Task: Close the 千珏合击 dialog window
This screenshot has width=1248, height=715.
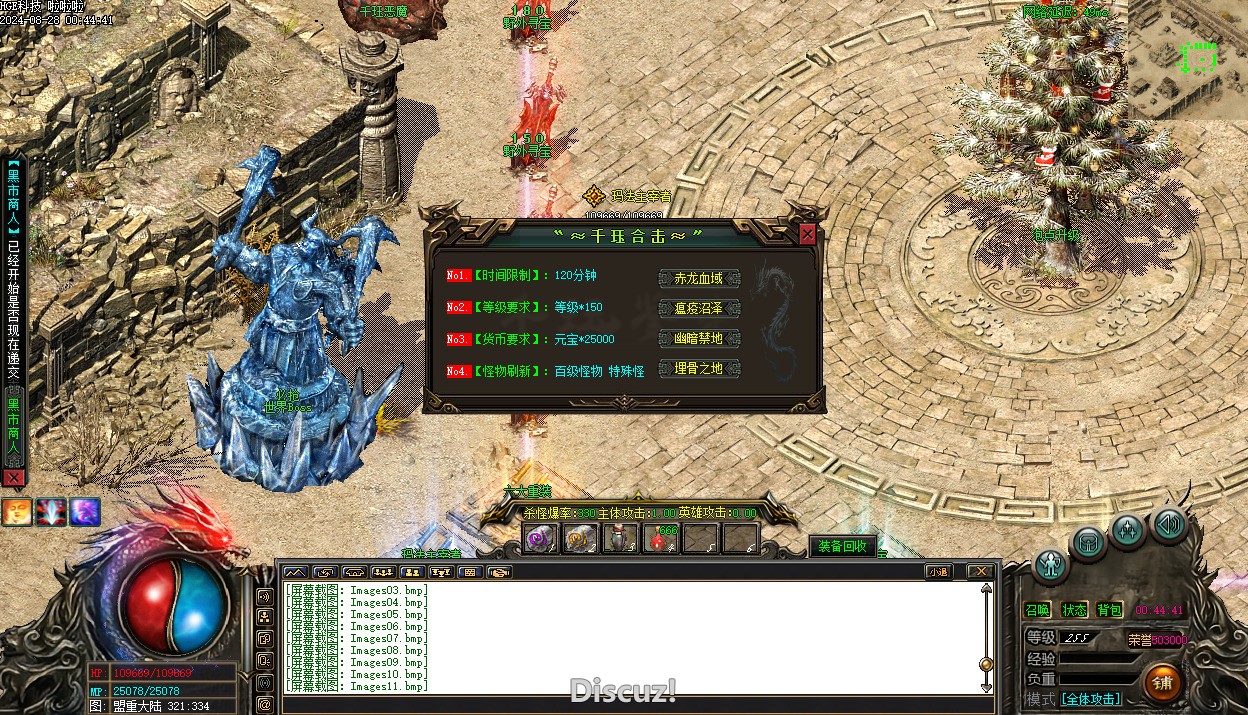Action: (807, 235)
